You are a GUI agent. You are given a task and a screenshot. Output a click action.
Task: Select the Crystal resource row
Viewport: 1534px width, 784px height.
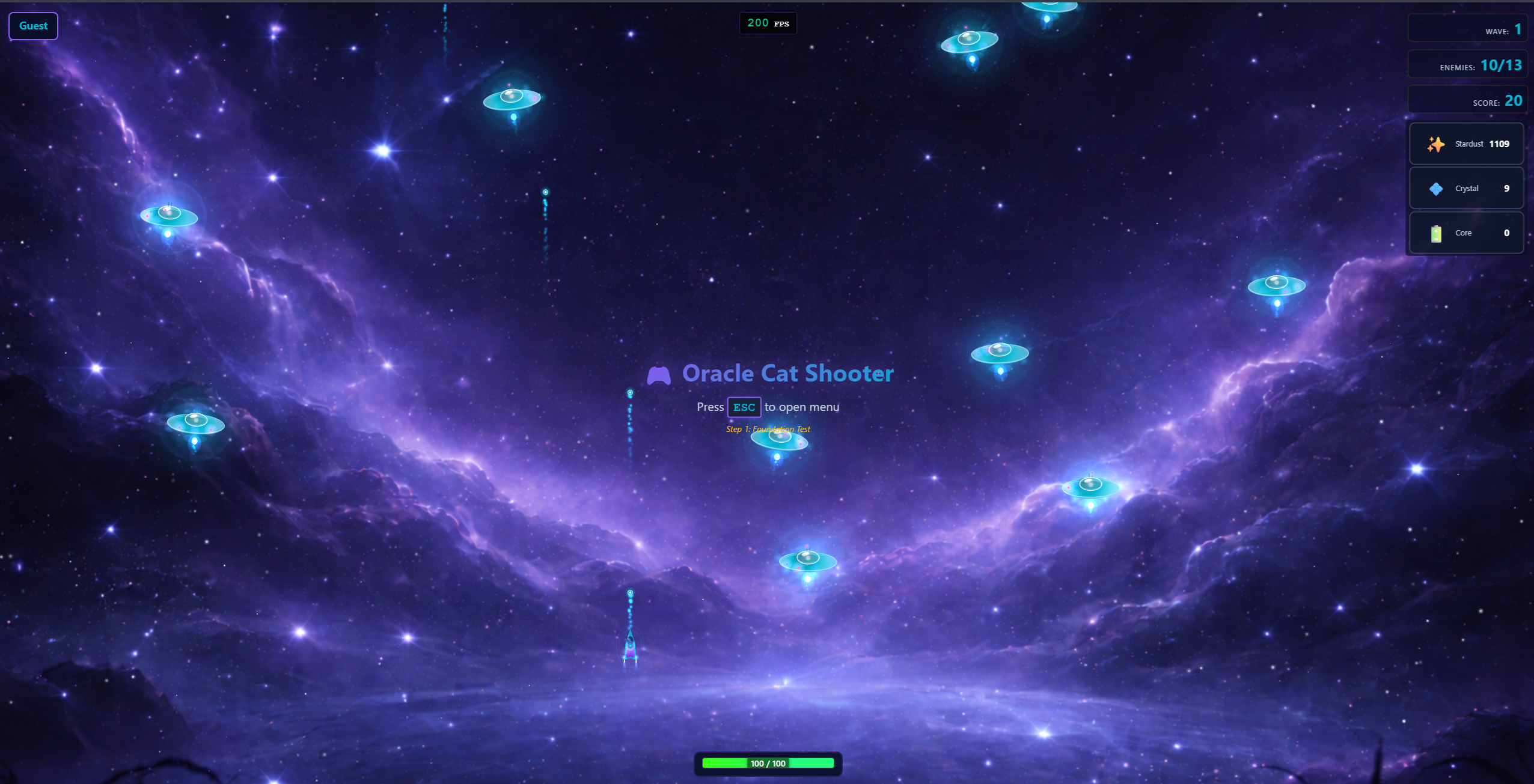pyautogui.click(x=1465, y=188)
